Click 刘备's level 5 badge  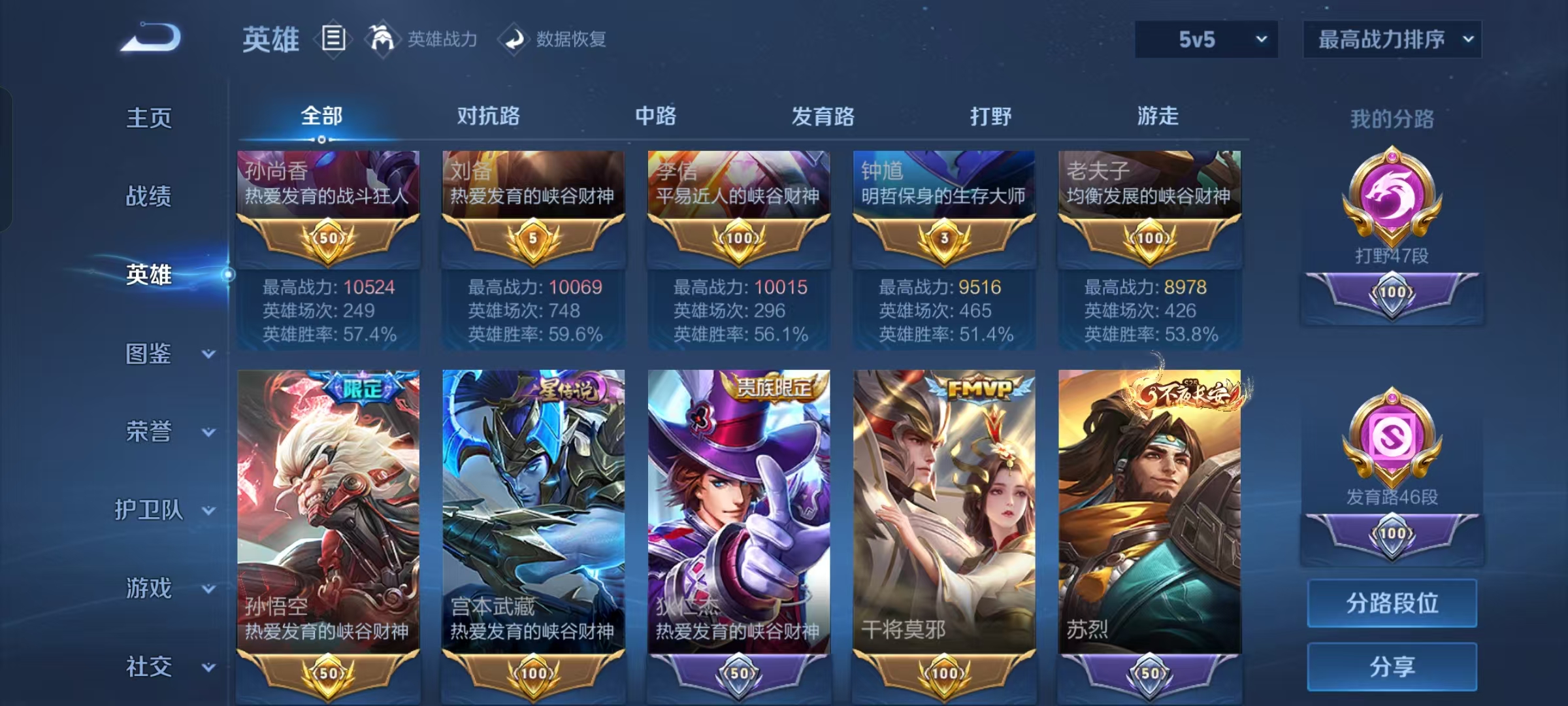534,239
